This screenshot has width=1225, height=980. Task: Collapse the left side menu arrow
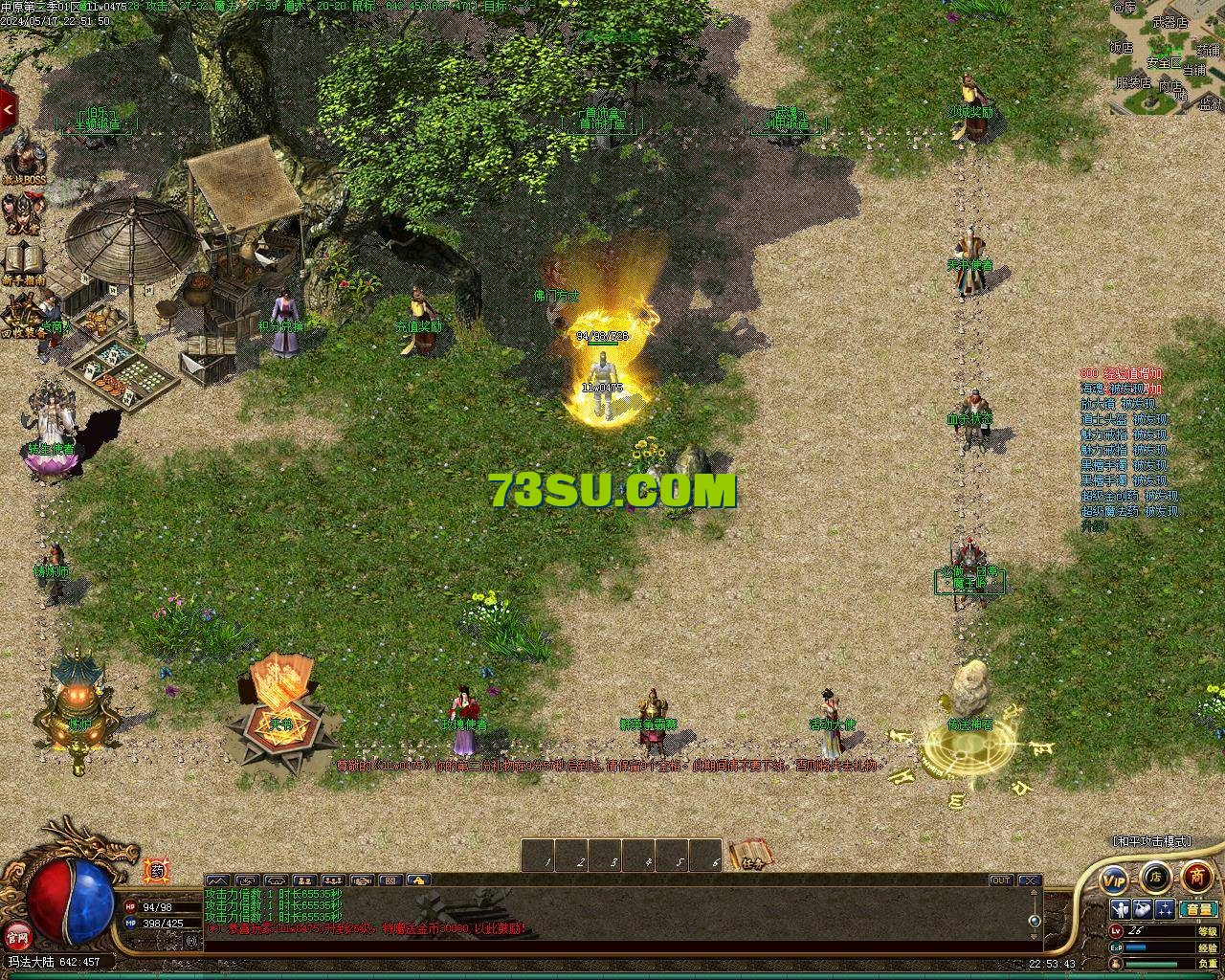click(x=9, y=109)
